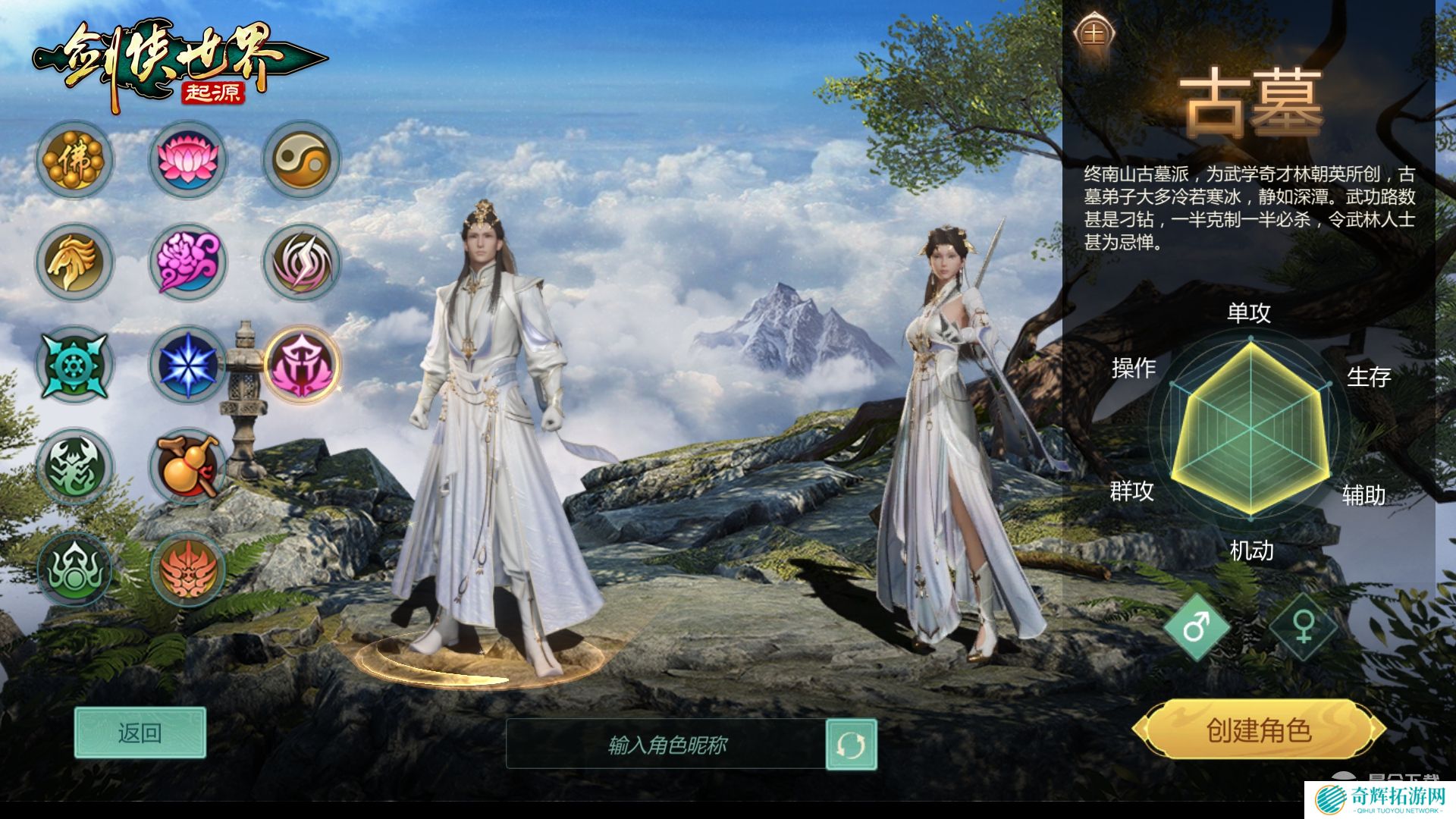1456x819 pixels.
Task: Click the earth element badge above 古墓 title
Action: 1098,31
